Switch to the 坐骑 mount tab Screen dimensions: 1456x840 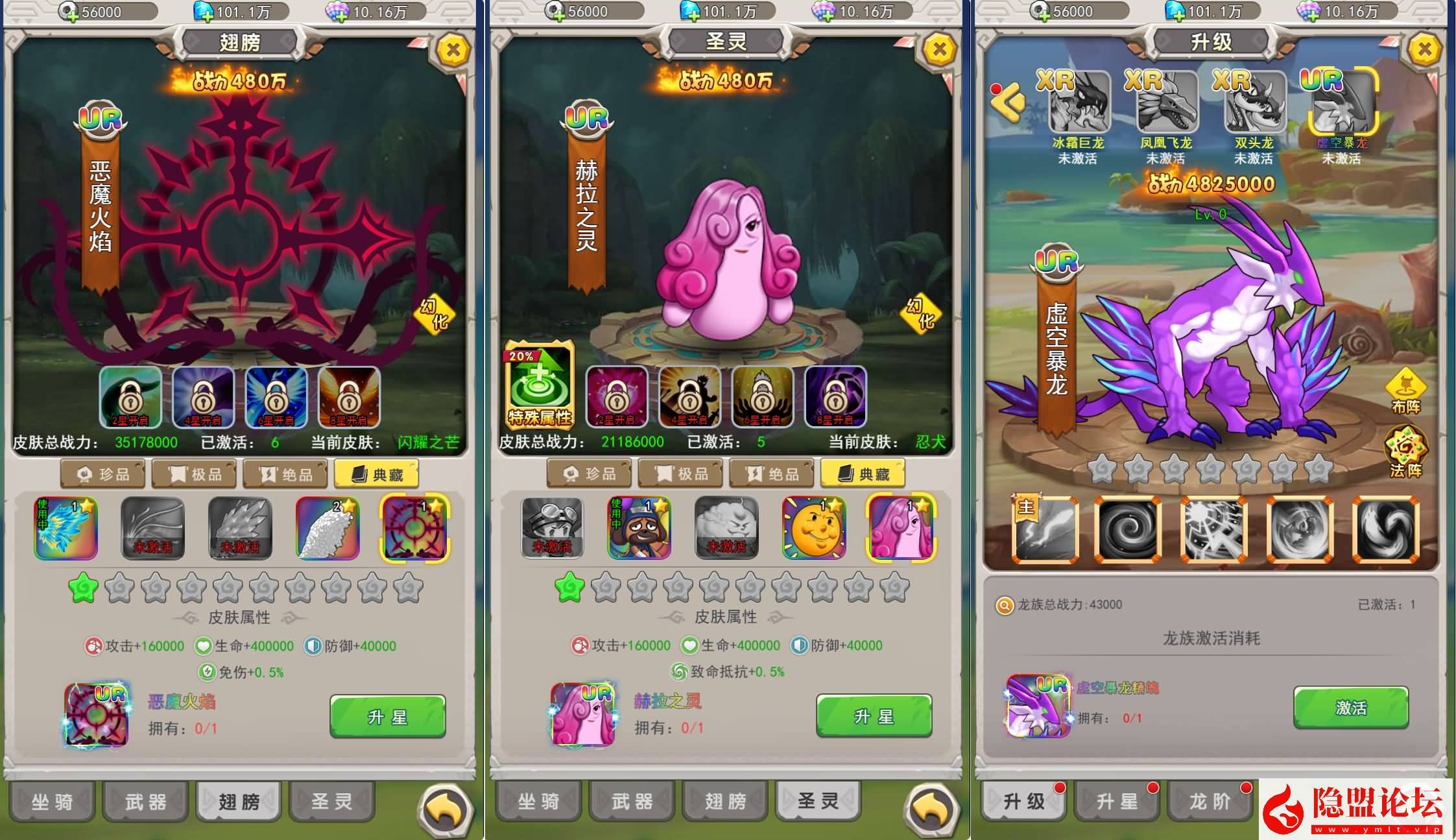tap(52, 801)
